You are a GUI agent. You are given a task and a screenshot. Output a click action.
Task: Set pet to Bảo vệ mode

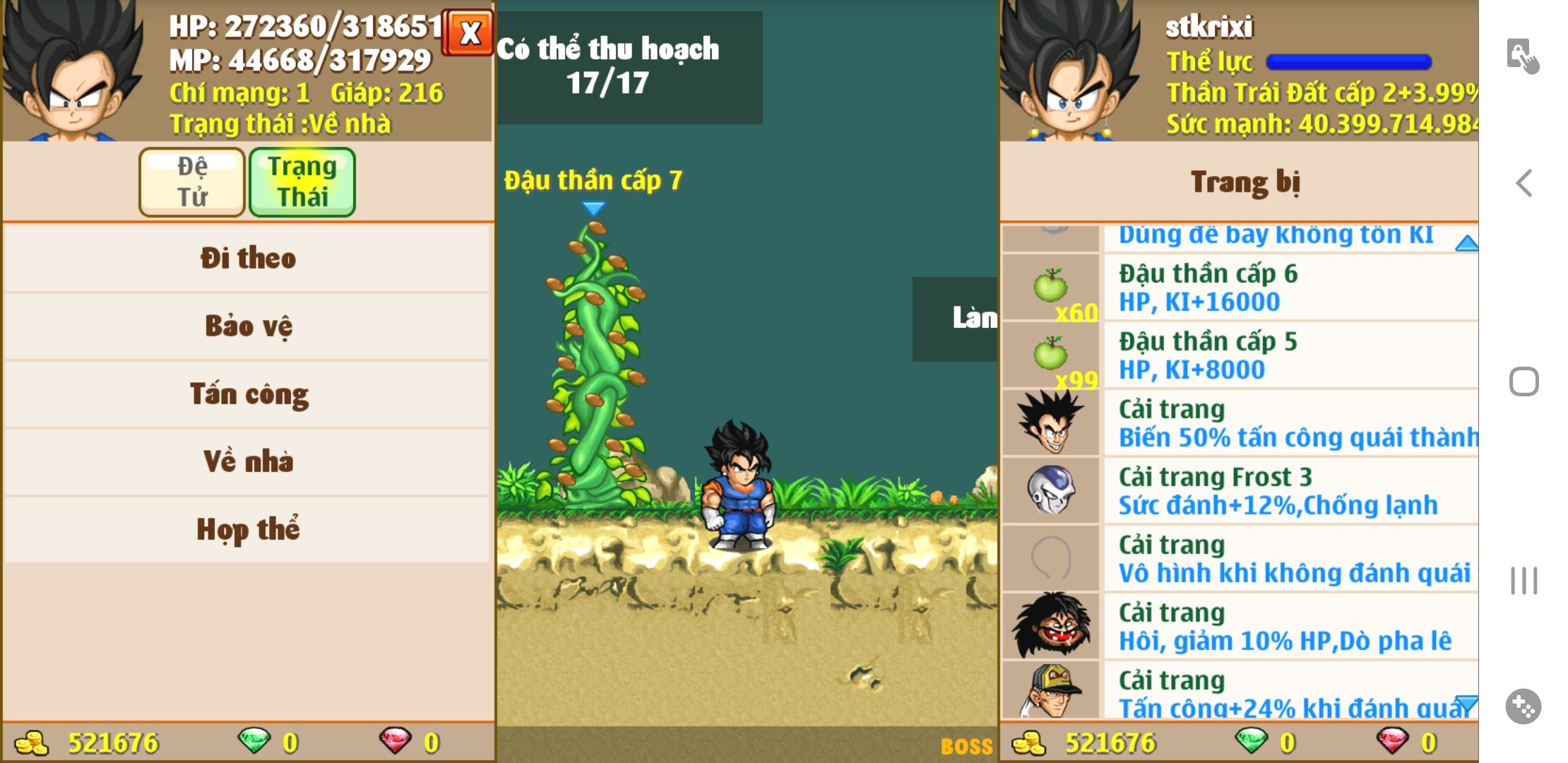[x=247, y=326]
